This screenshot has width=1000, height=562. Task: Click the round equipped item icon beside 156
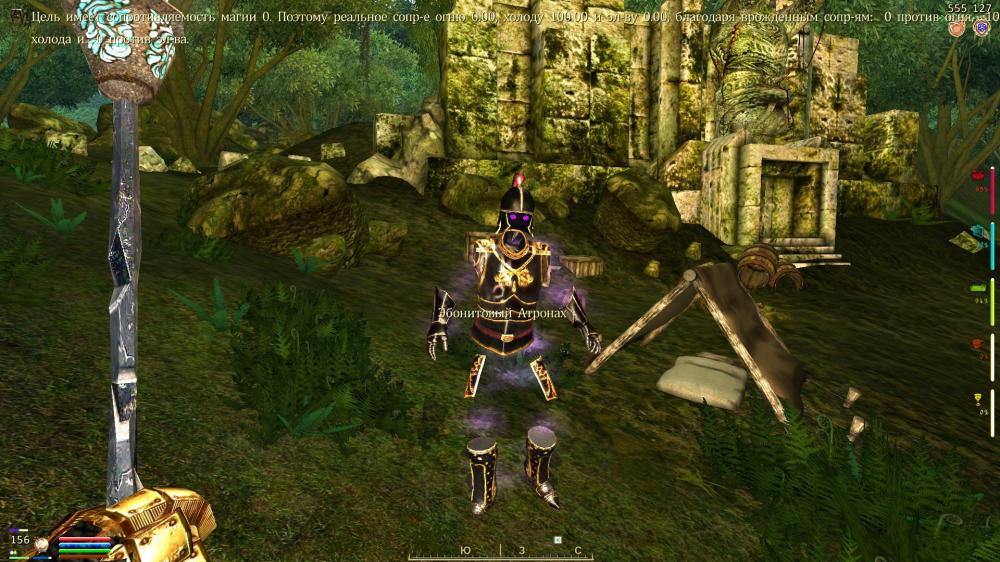click(x=42, y=543)
